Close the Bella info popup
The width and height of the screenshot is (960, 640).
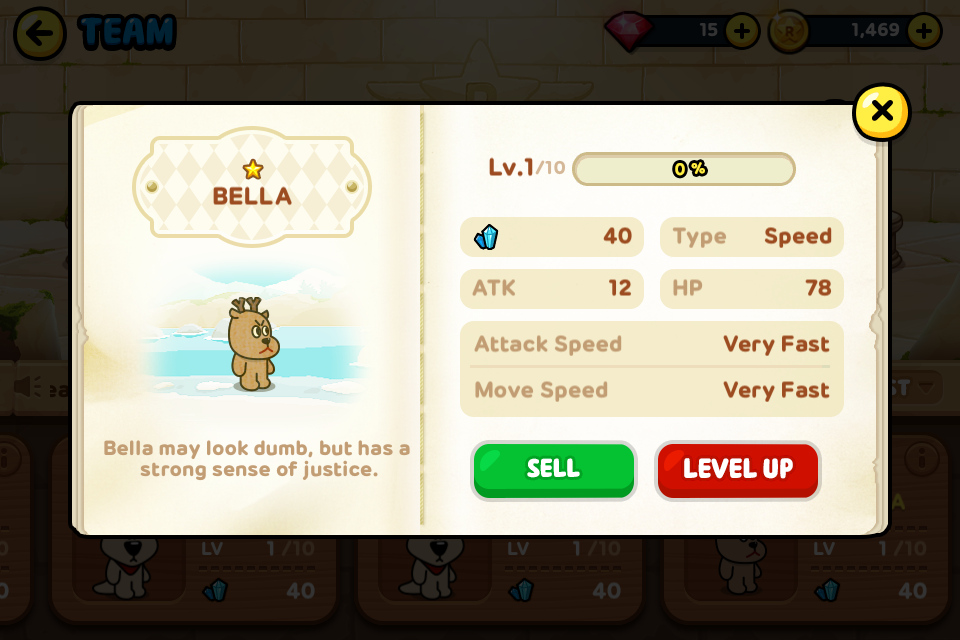(881, 112)
